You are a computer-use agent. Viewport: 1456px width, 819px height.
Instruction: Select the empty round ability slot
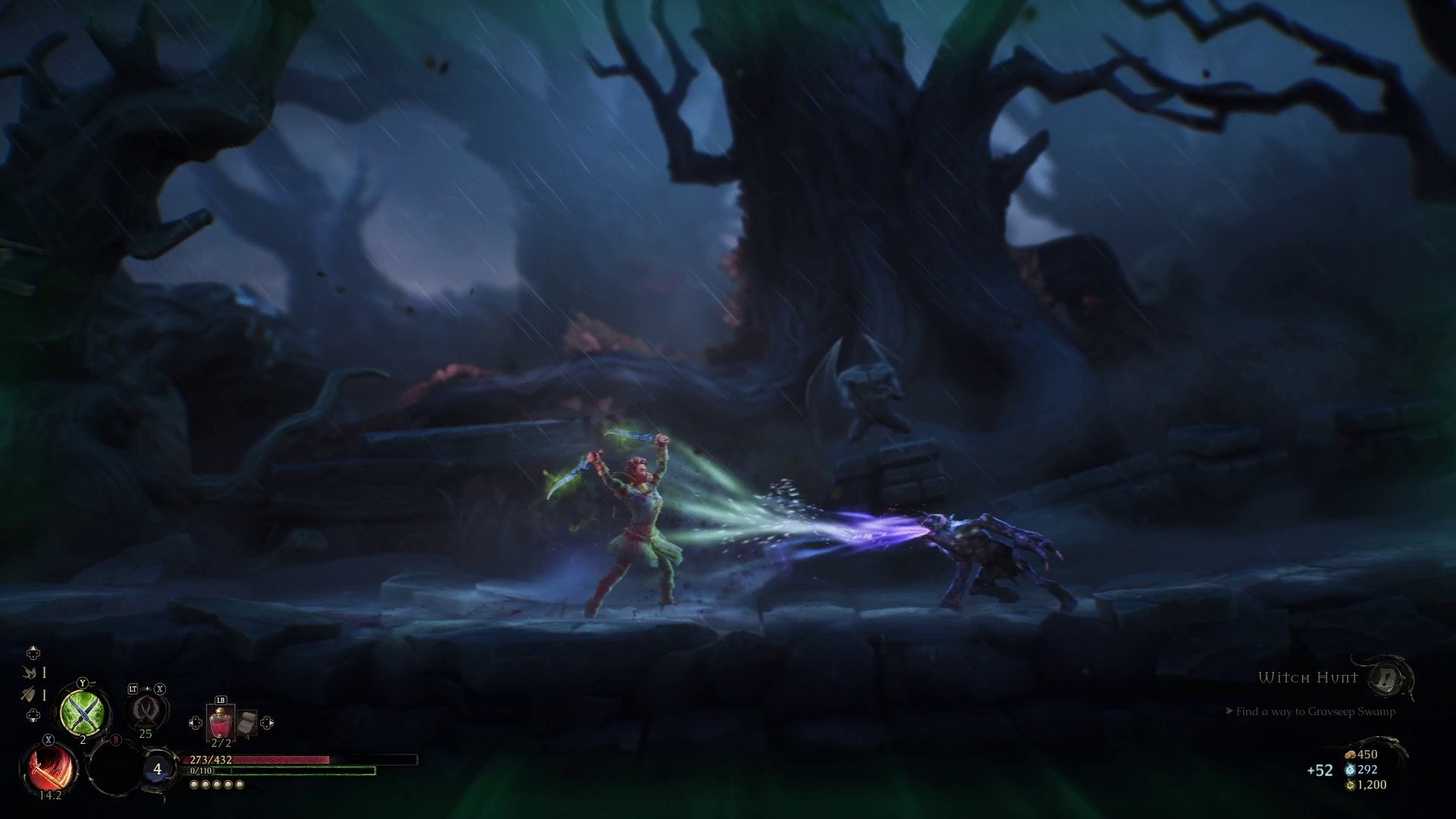coord(115,767)
